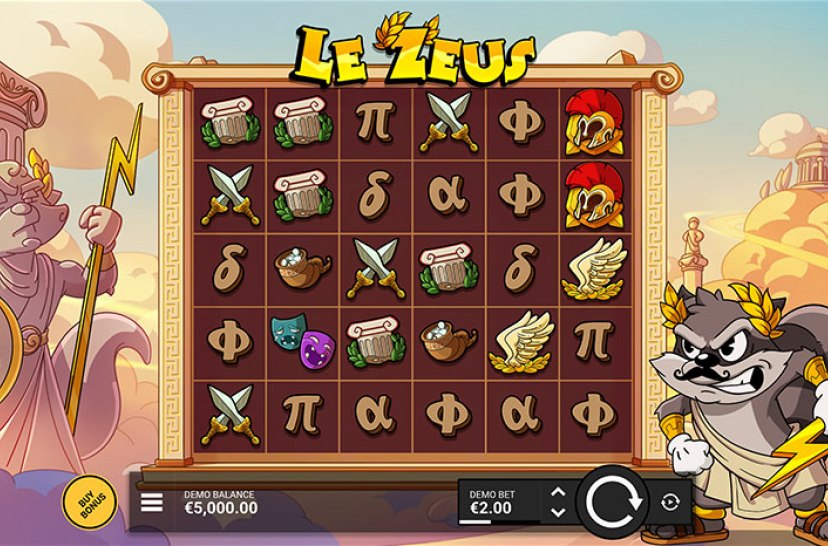
Task: Increase the demo bet amount
Action: click(558, 492)
